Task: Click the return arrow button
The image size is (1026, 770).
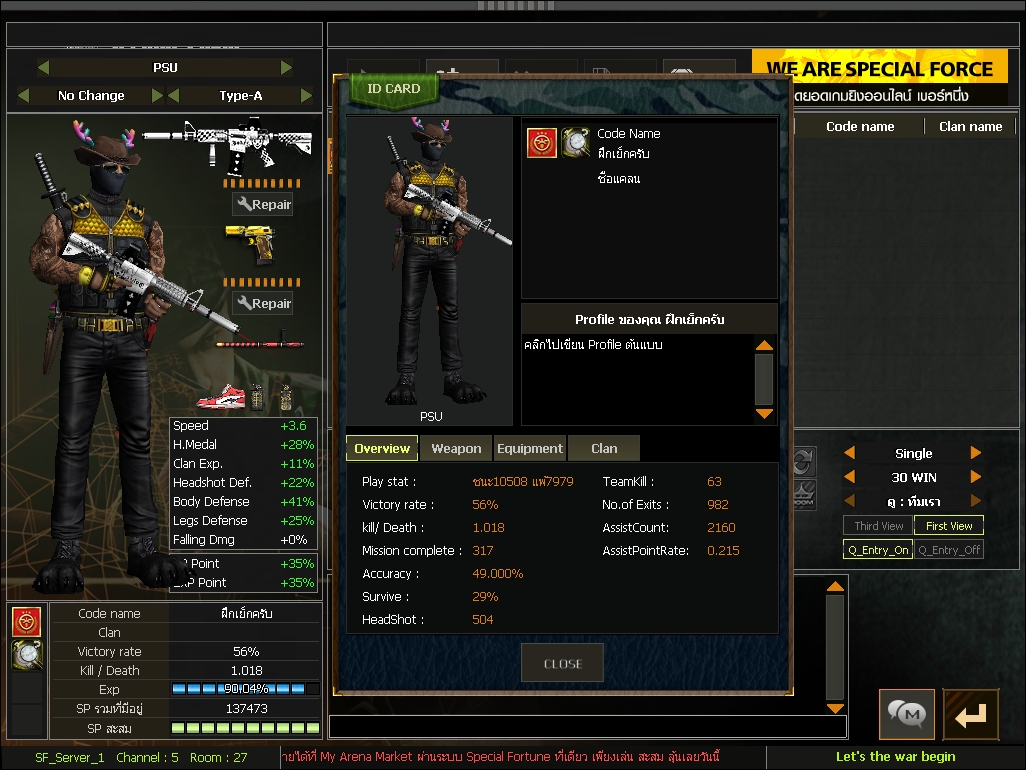Action: pos(970,714)
